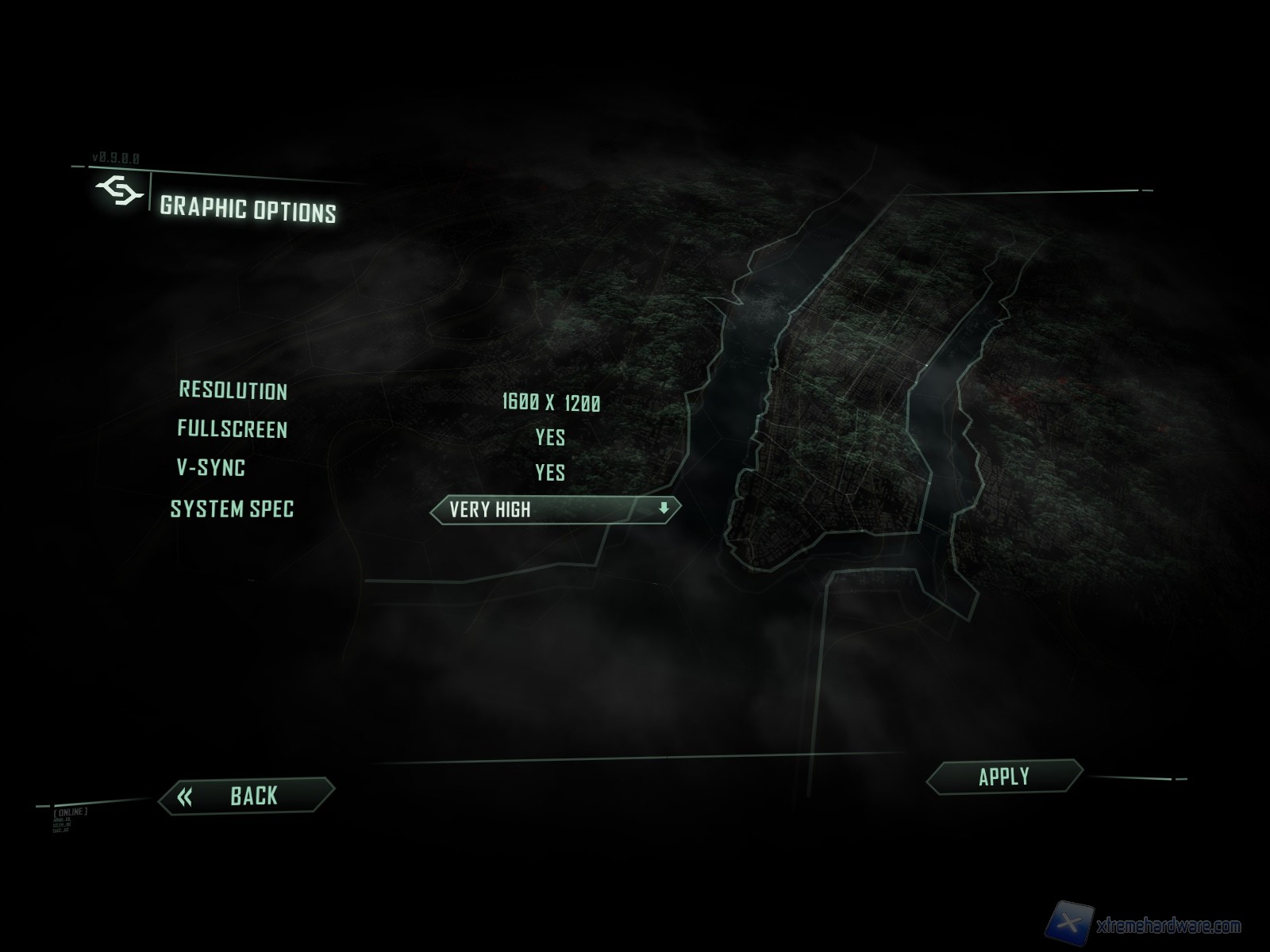Toggle the Fullscreen Yes setting
The height and width of the screenshot is (952, 1270).
click(550, 437)
